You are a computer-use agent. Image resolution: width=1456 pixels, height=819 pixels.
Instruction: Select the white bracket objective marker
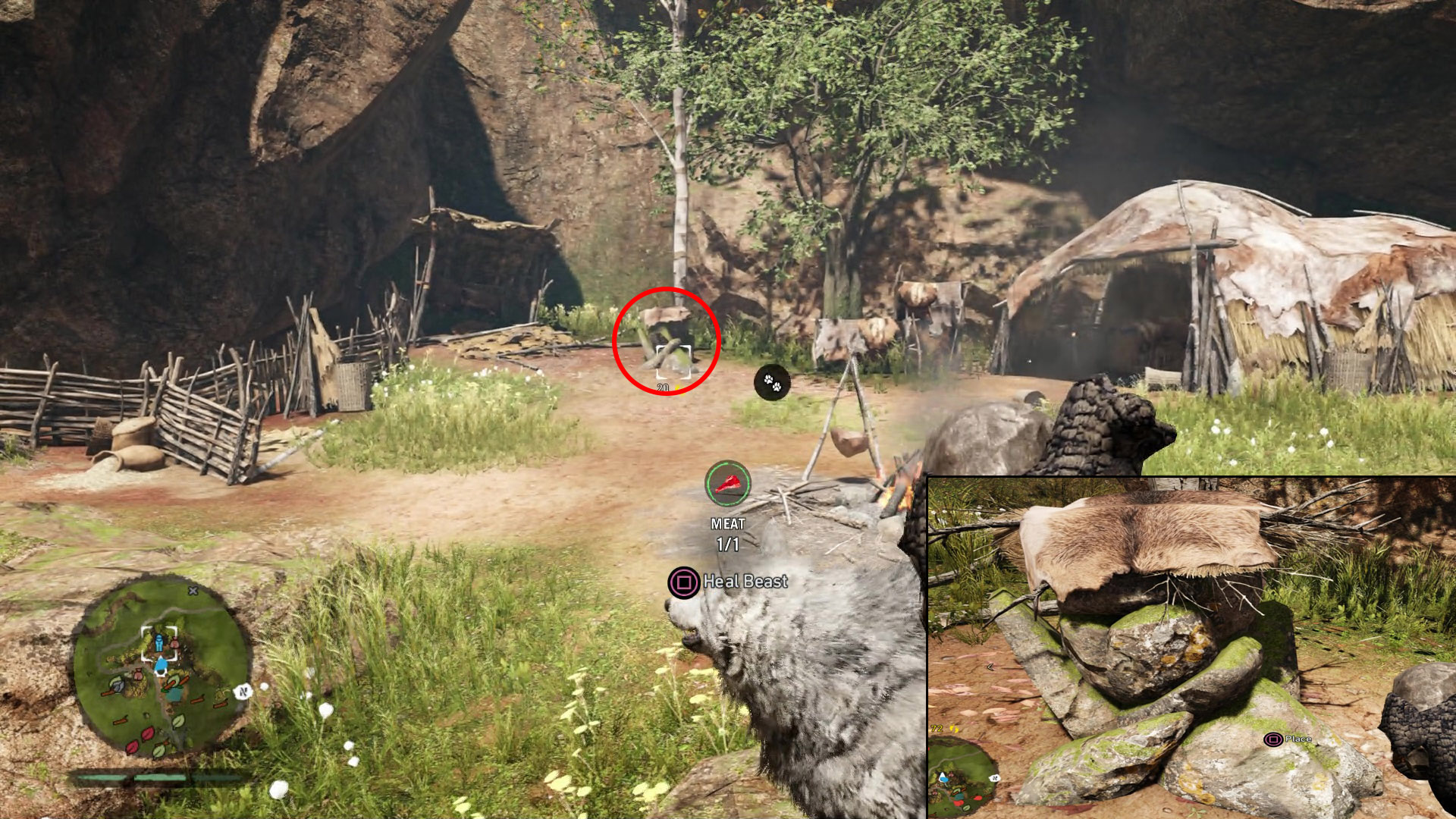pyautogui.click(x=673, y=360)
